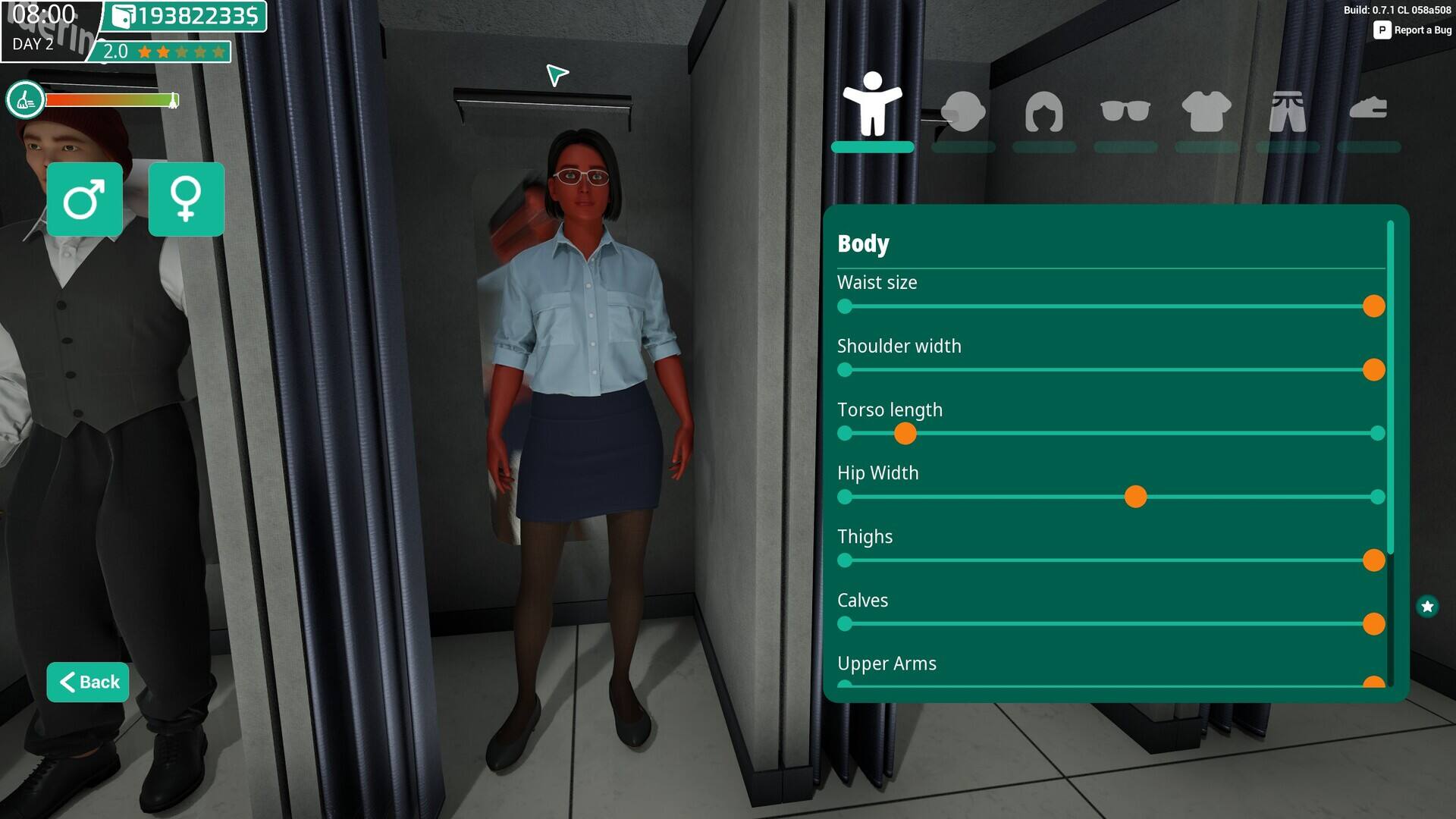The height and width of the screenshot is (819, 1456).
Task: Switch to the hairstyle tab
Action: (1043, 111)
